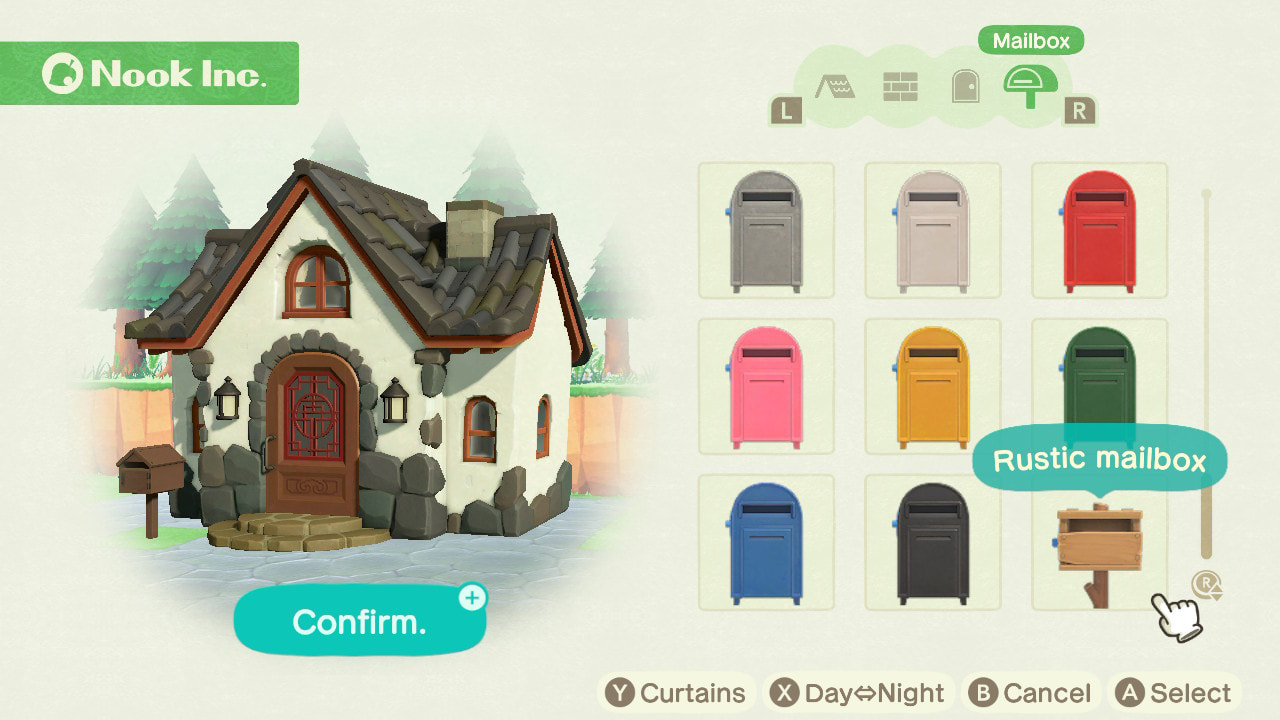Pick the white mailbox option
1280x720 pixels.
pos(932,231)
